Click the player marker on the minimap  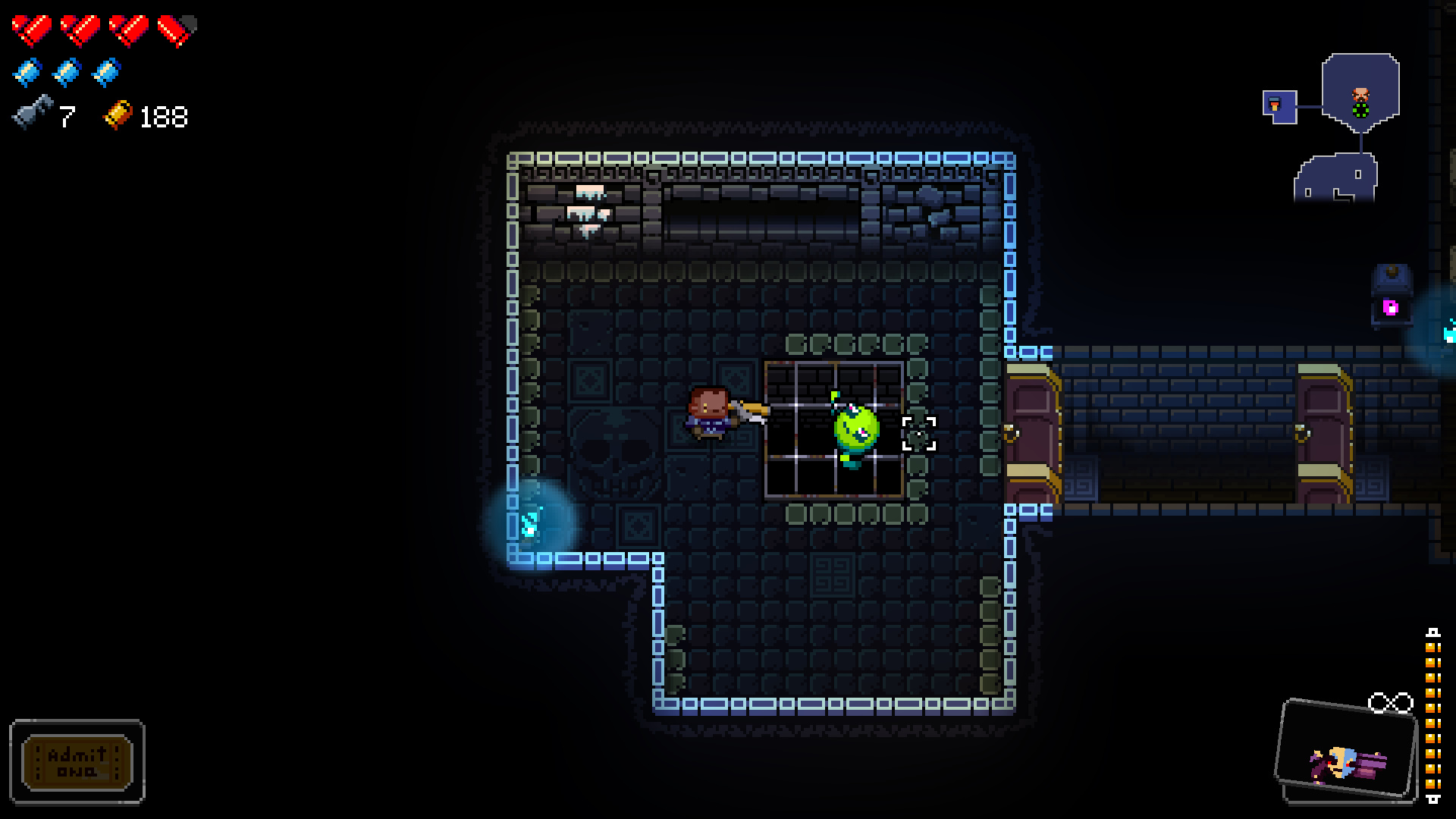pos(1360,95)
